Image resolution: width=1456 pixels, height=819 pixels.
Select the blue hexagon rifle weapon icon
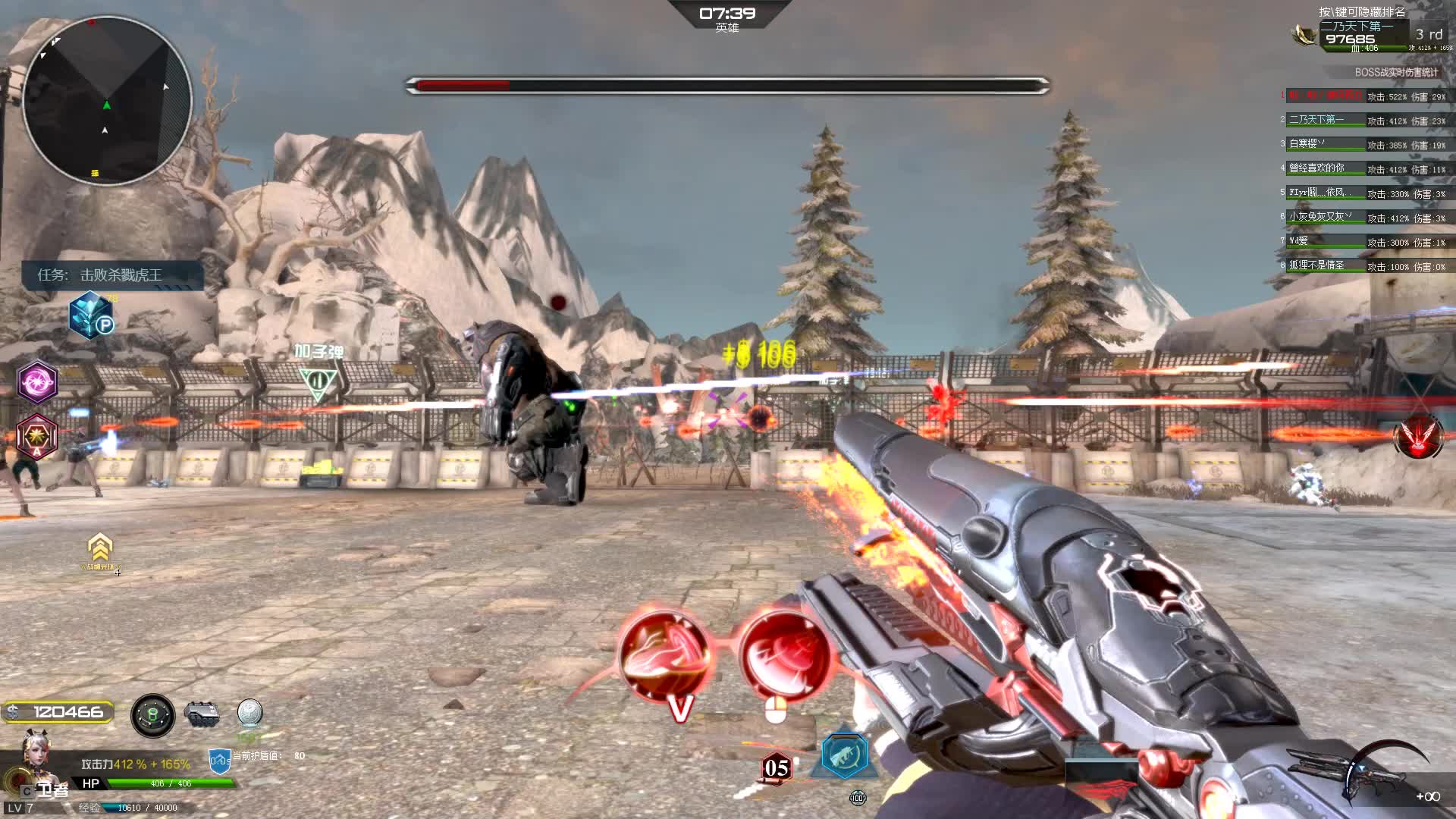click(x=844, y=755)
